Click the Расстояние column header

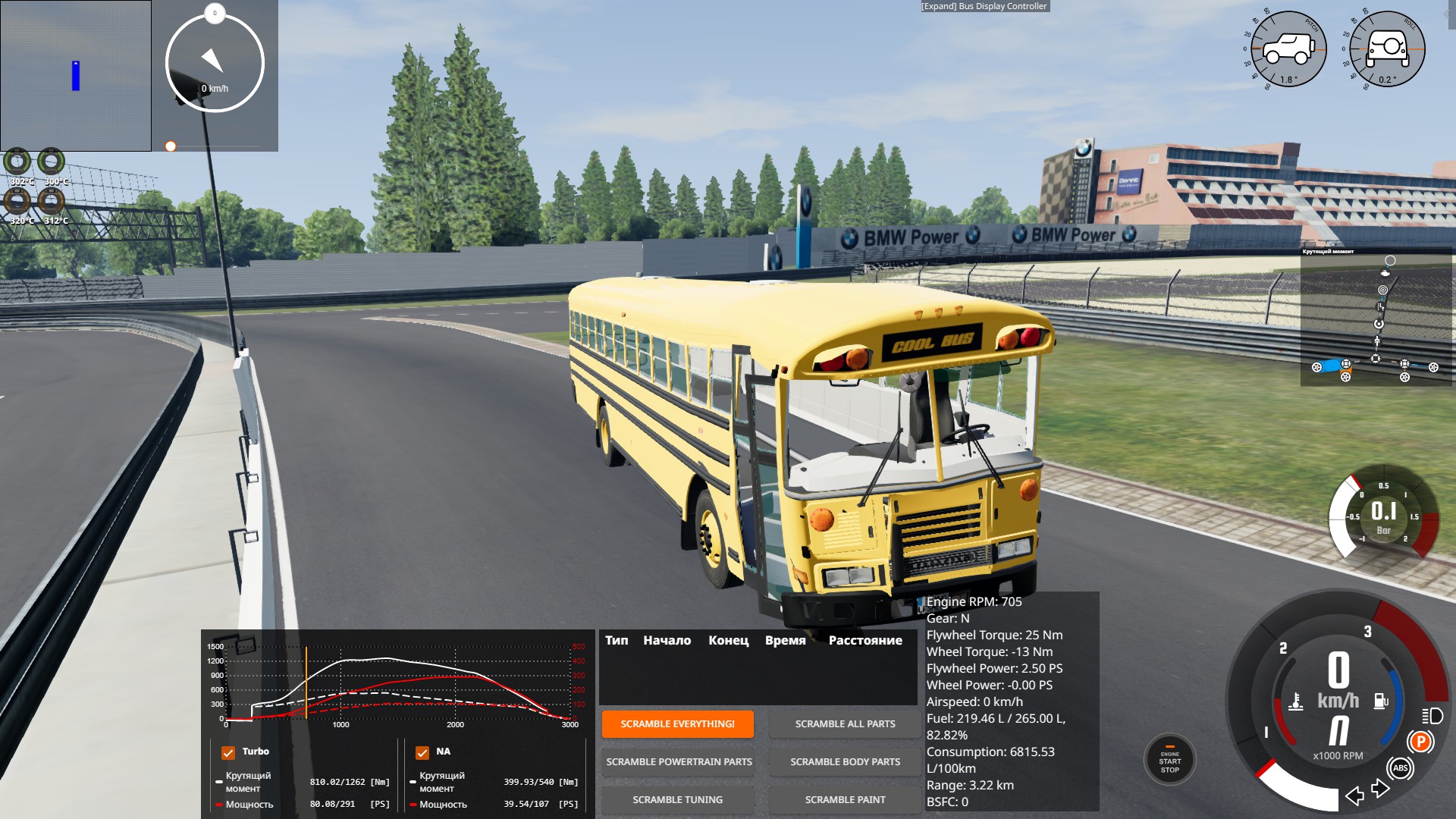point(865,641)
